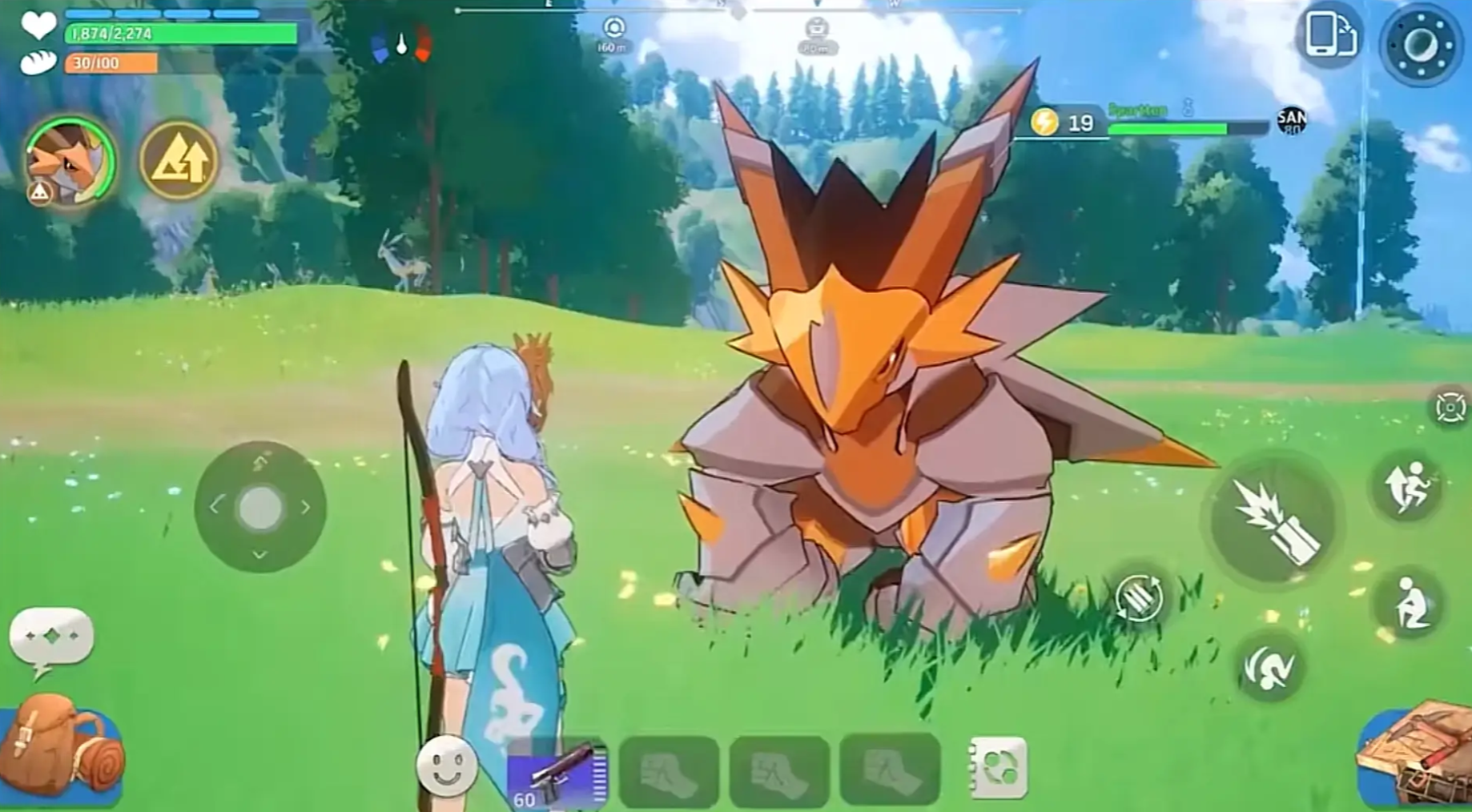Toggle the crouch stance button

pos(1409,604)
